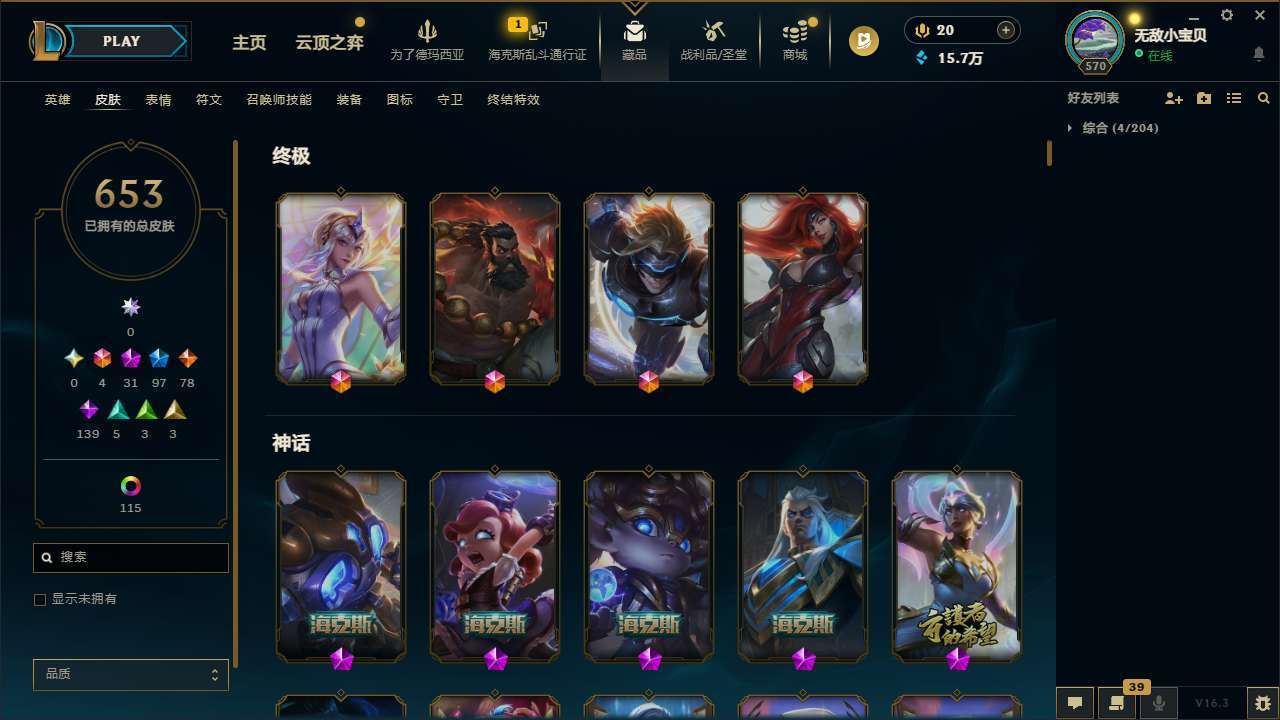Click the PLAY button
This screenshot has width=1280, height=720.
121,41
